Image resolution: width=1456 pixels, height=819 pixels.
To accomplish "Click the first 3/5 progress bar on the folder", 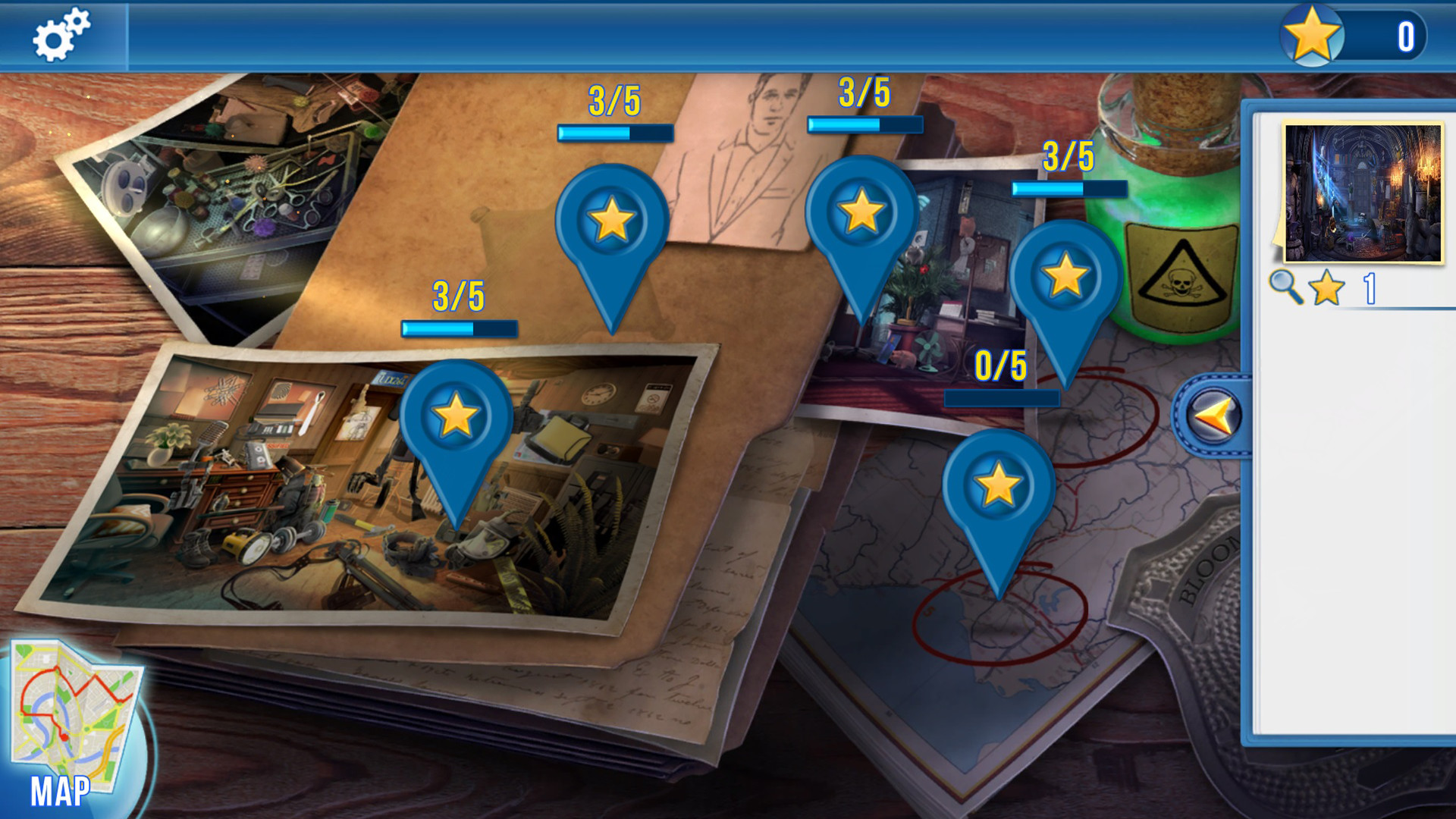I will click(614, 131).
